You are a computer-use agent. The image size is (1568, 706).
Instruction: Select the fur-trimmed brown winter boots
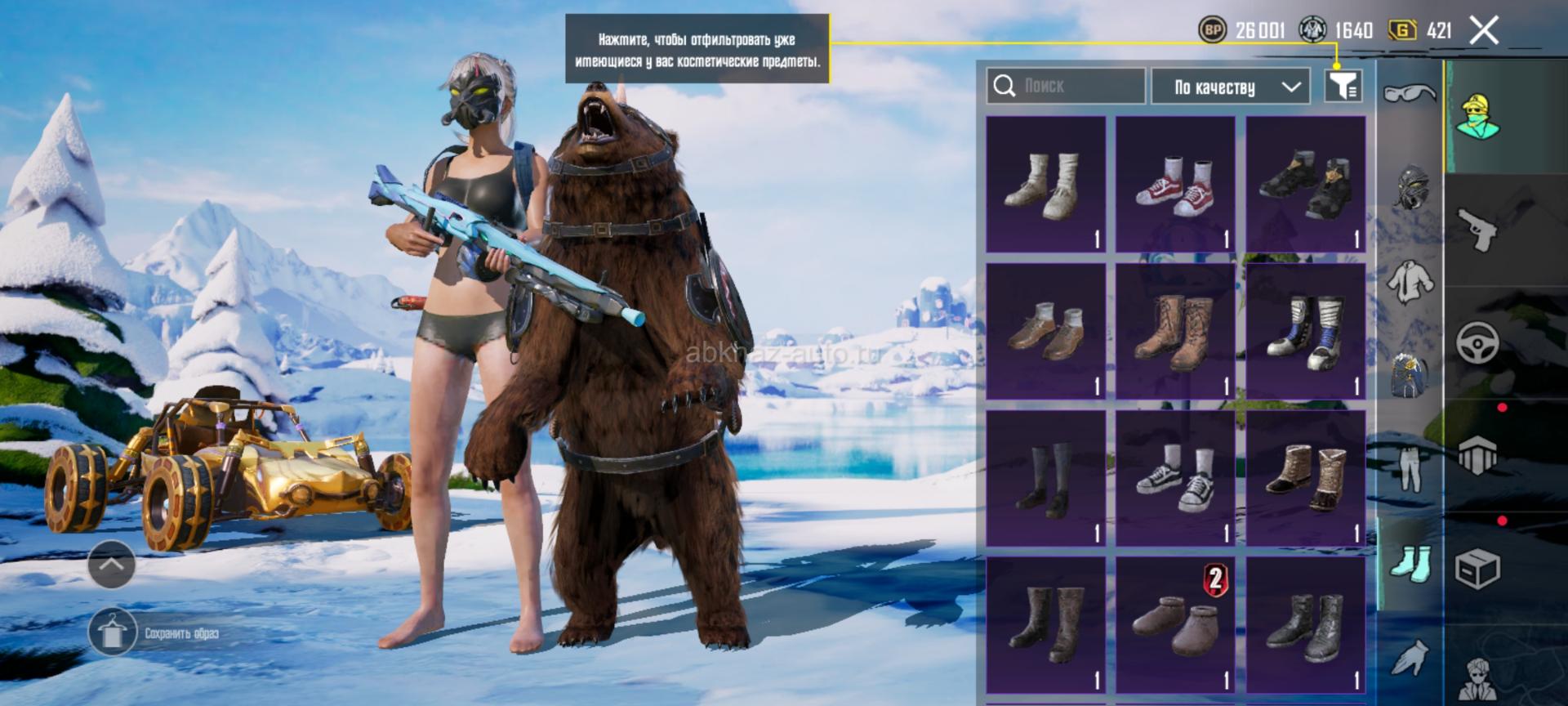click(x=1305, y=478)
